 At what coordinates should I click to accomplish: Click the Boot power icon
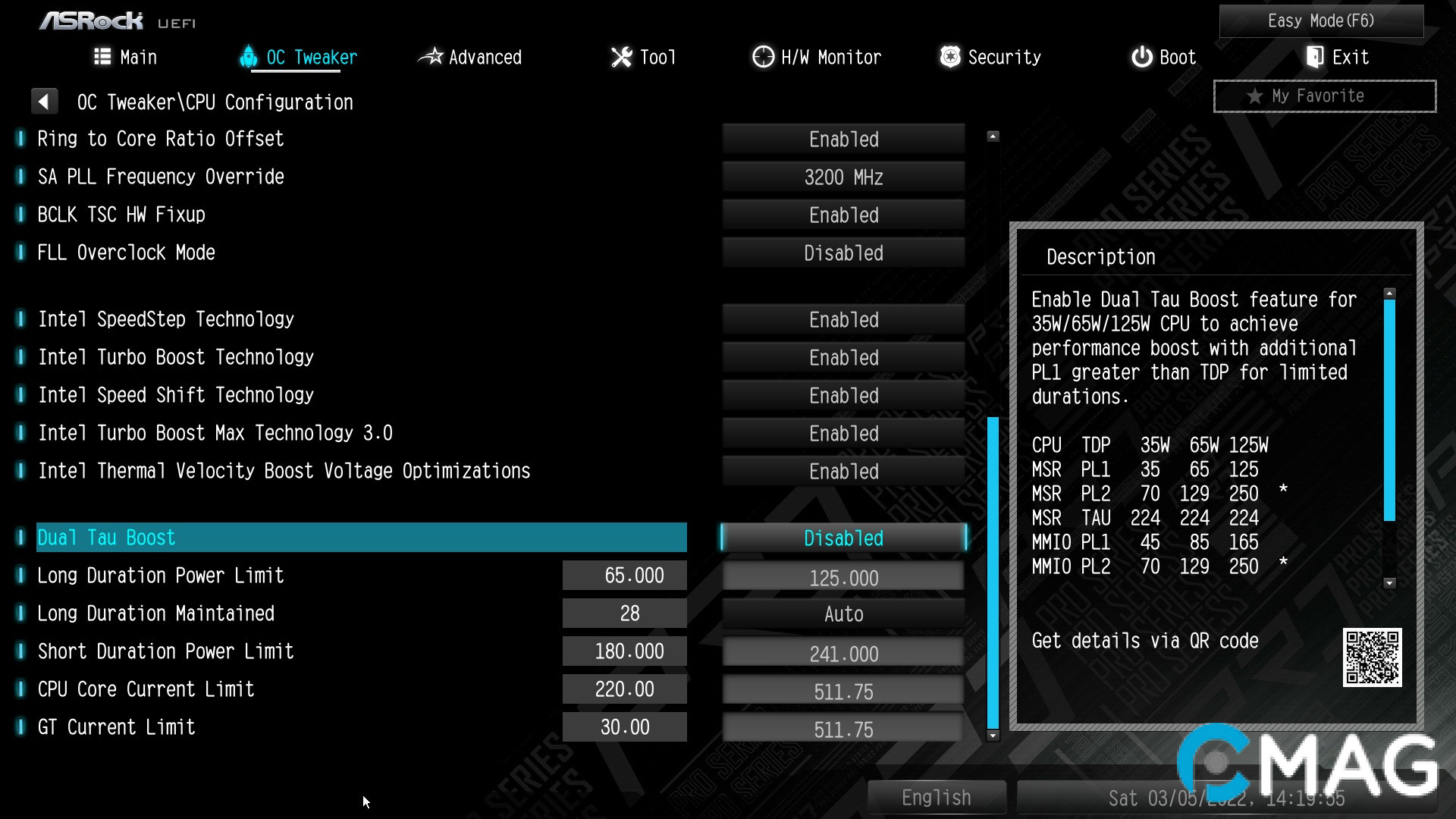pyautogui.click(x=1142, y=56)
